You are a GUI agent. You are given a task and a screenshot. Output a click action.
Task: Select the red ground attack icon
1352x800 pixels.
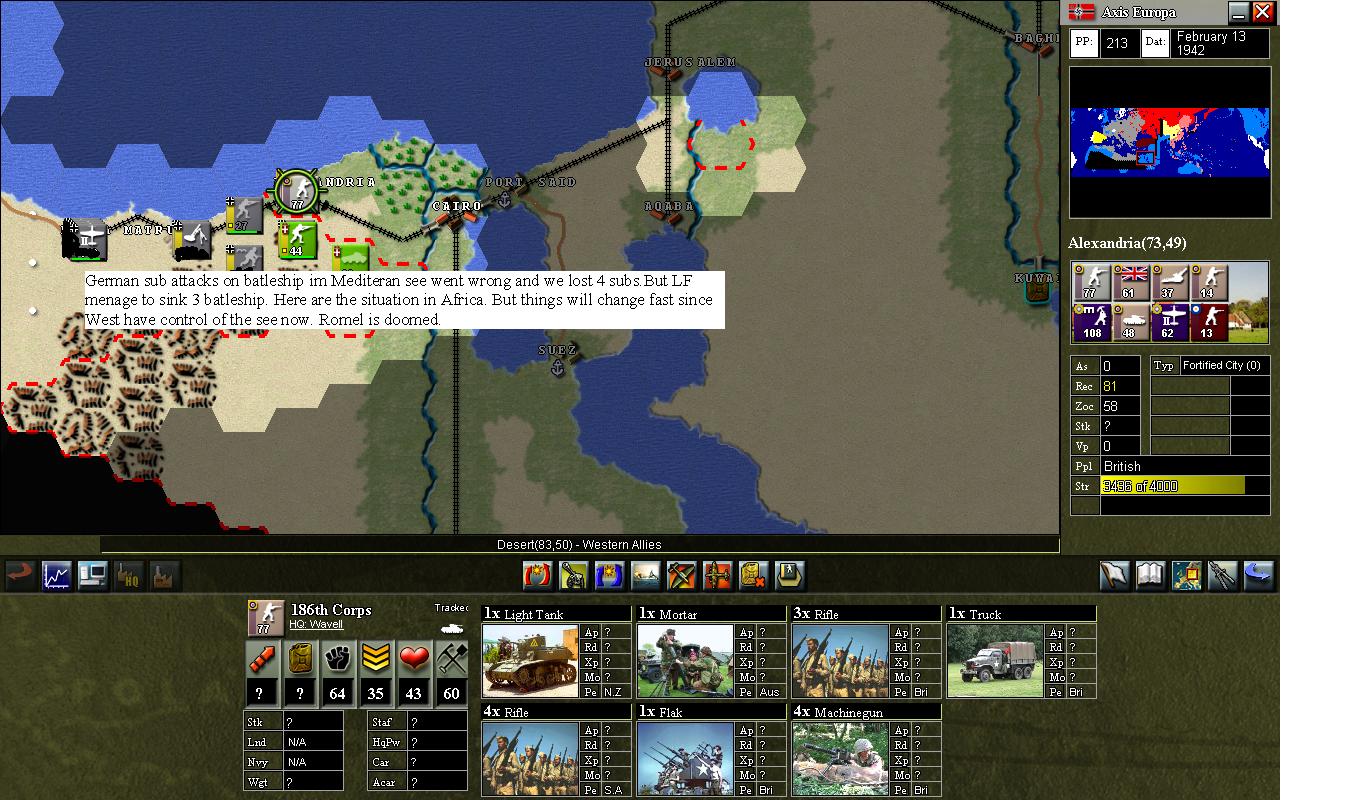(x=537, y=576)
